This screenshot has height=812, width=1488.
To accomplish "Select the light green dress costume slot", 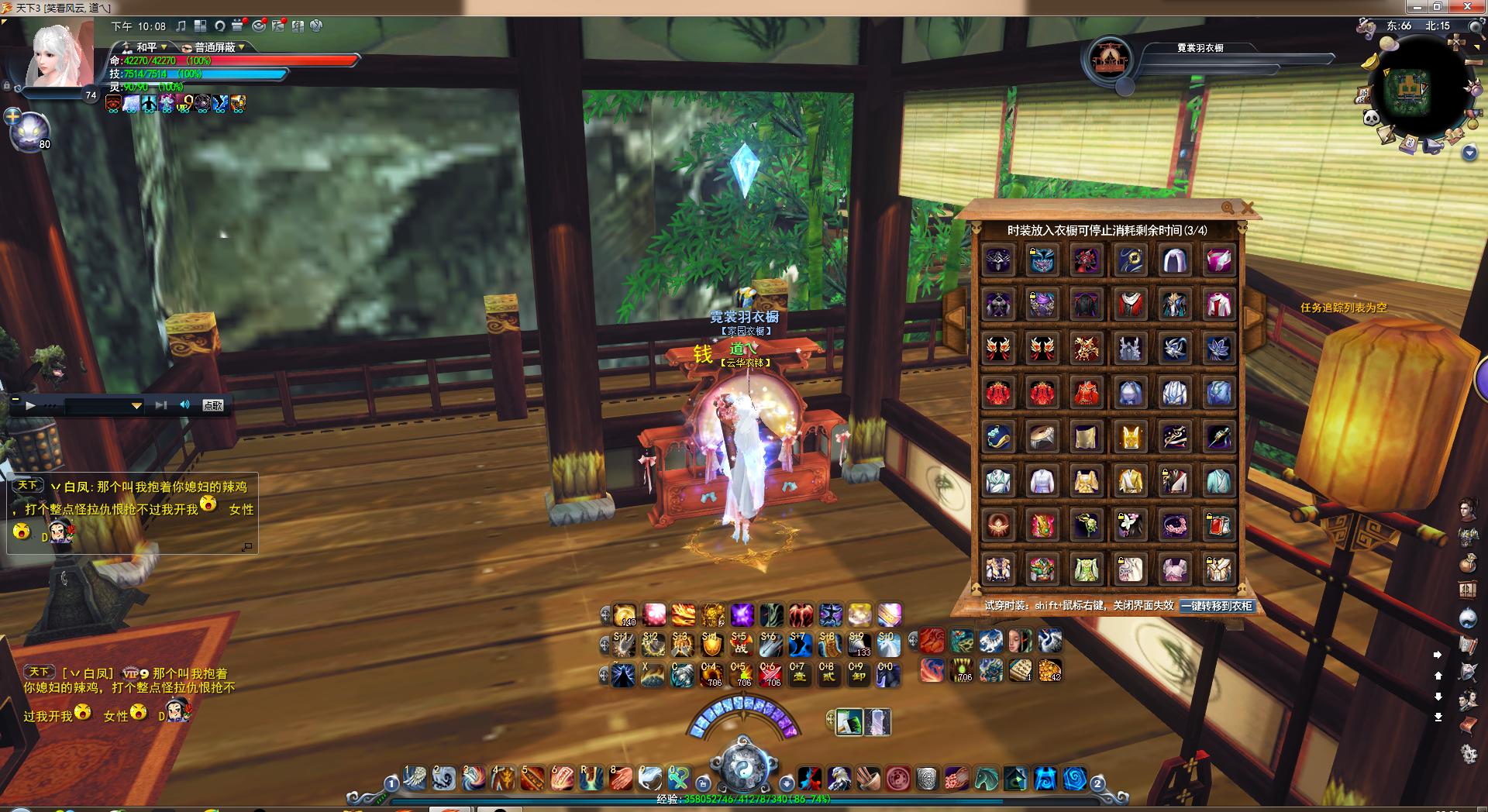I will pos(1086,569).
